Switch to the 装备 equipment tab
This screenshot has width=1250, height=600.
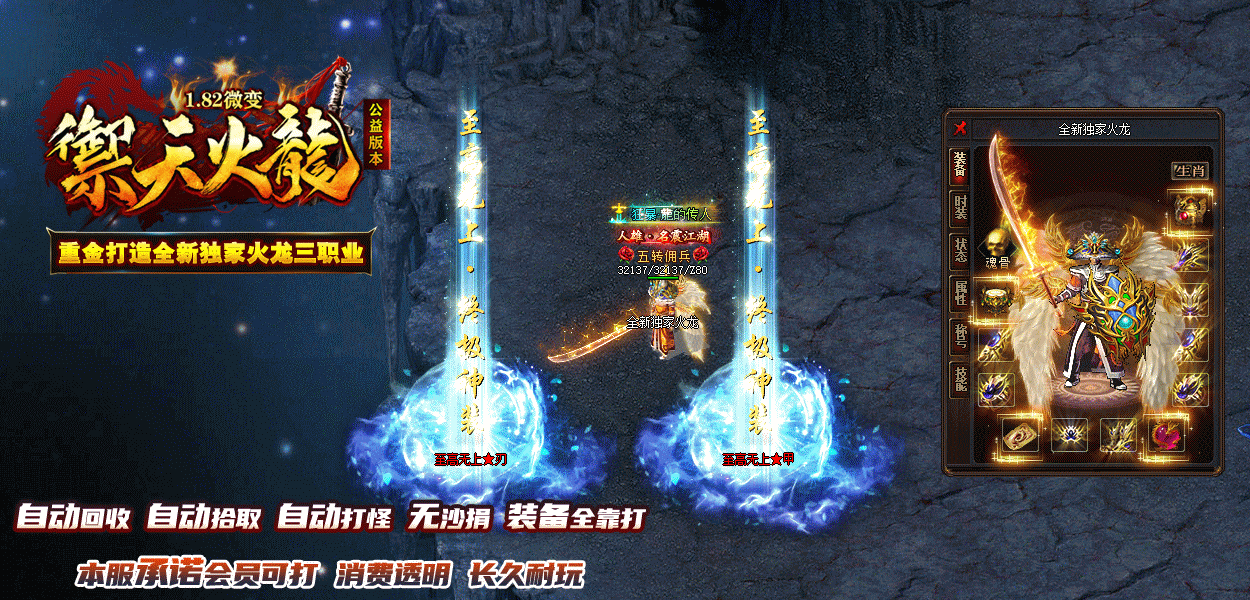(x=960, y=167)
